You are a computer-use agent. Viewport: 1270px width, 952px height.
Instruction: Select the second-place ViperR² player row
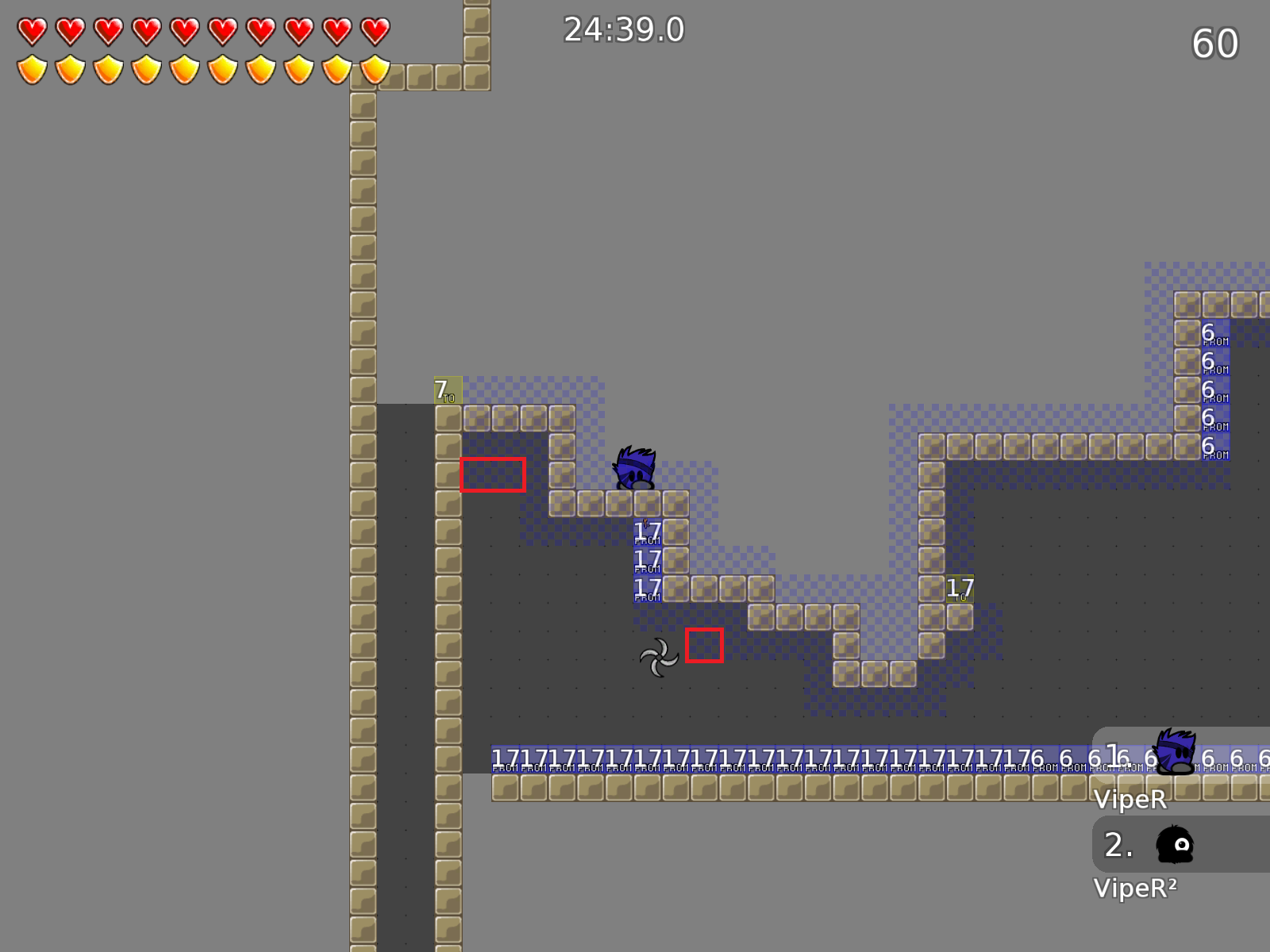pyautogui.click(x=1181, y=845)
